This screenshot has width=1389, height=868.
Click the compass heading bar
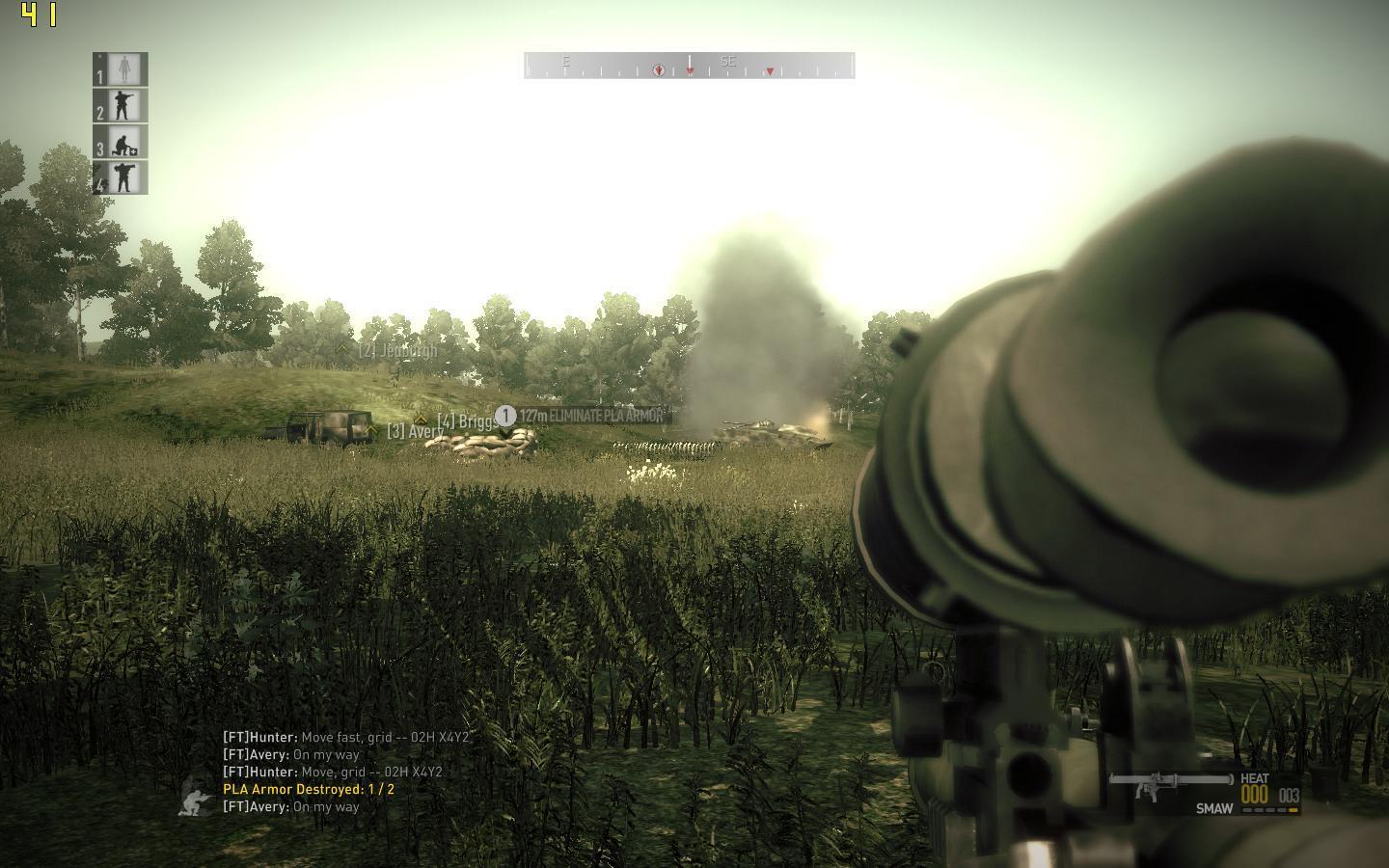(x=689, y=66)
